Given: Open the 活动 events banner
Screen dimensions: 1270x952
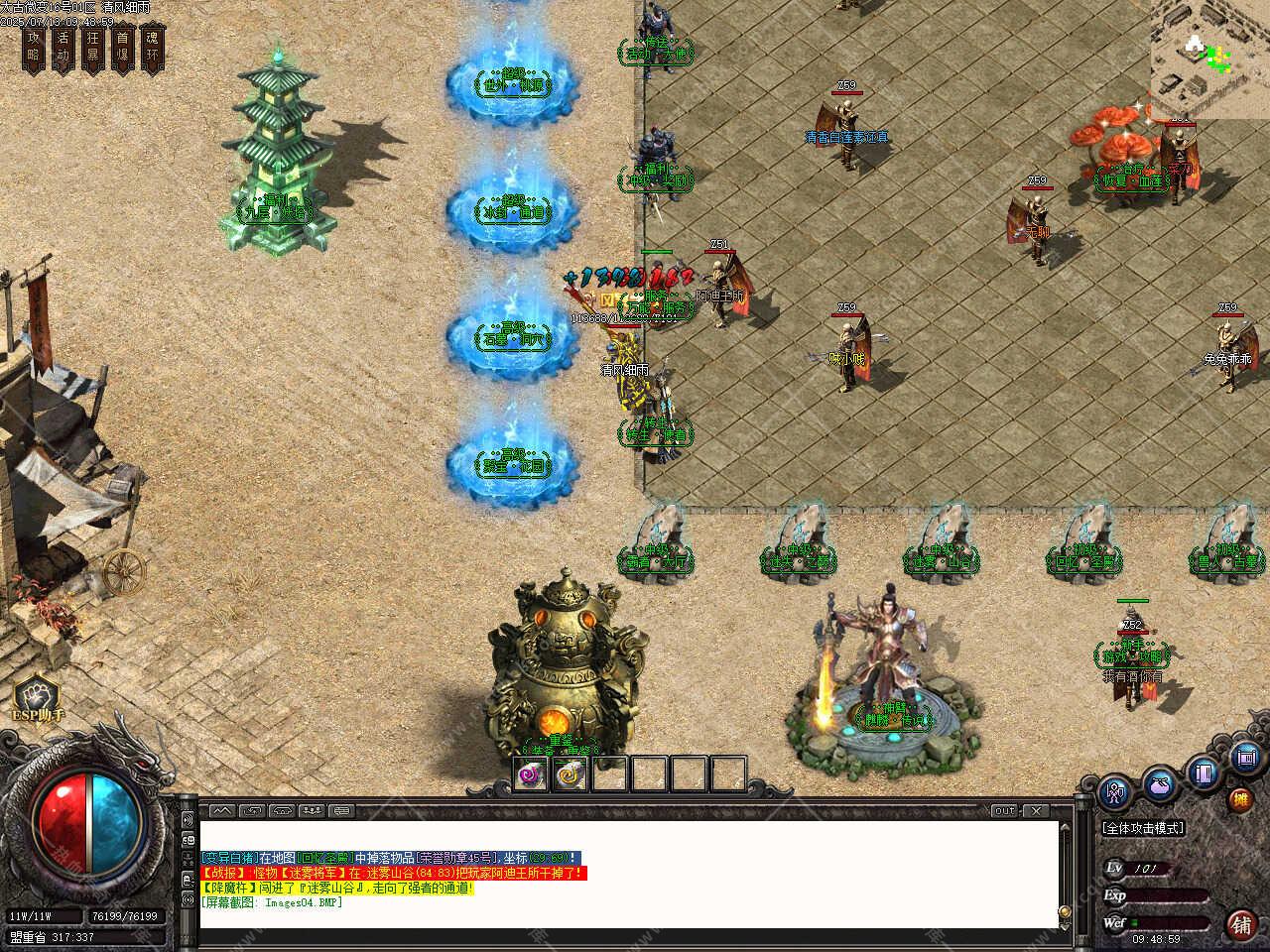Looking at the screenshot, I should click(x=64, y=48).
